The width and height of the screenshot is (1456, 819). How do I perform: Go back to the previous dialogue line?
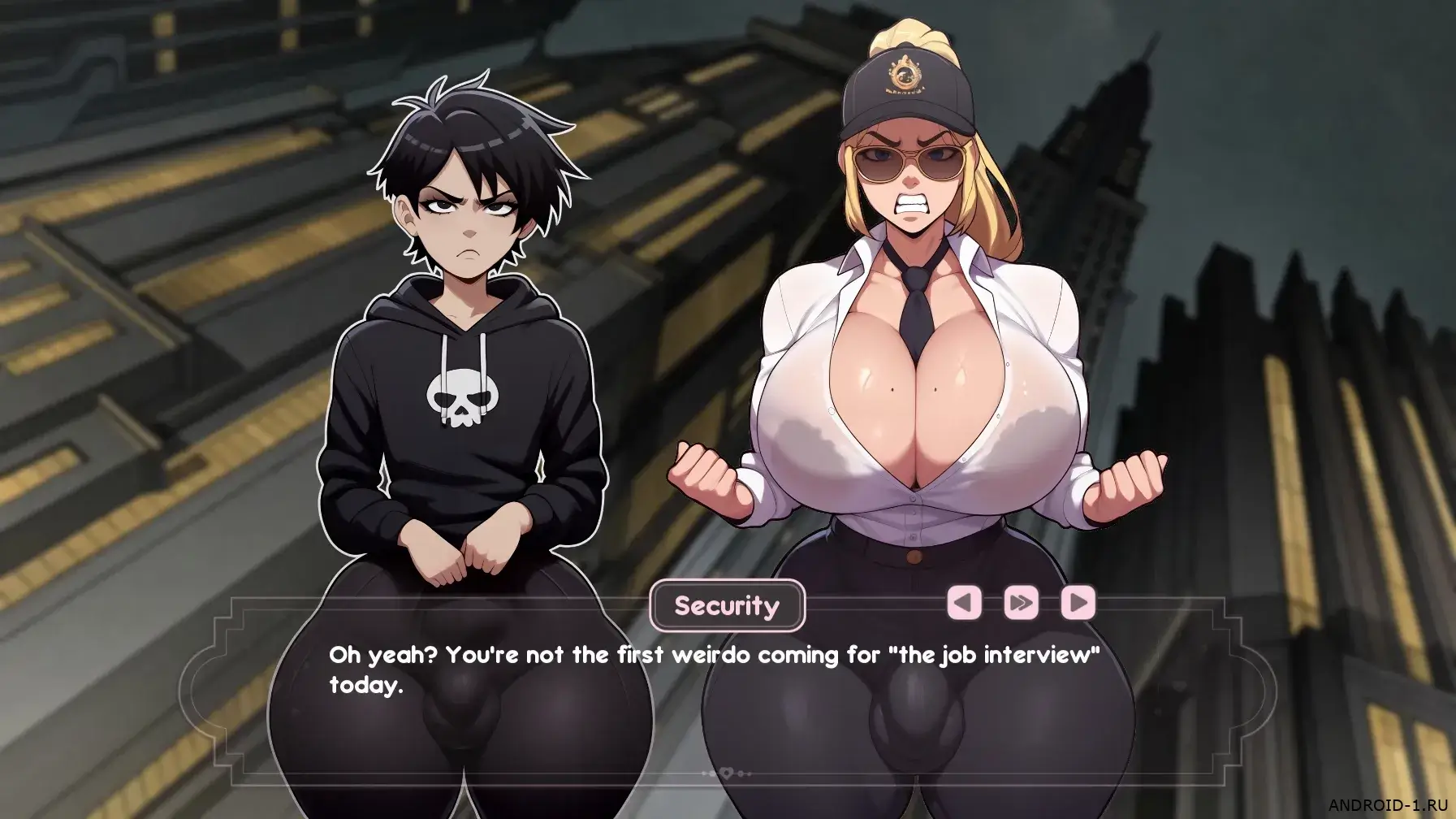[x=964, y=603]
